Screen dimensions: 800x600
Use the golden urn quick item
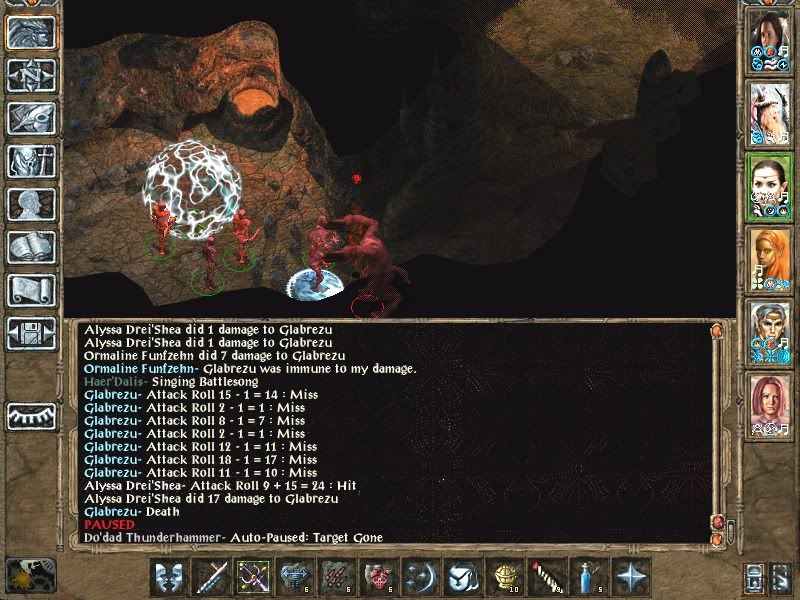(x=503, y=577)
